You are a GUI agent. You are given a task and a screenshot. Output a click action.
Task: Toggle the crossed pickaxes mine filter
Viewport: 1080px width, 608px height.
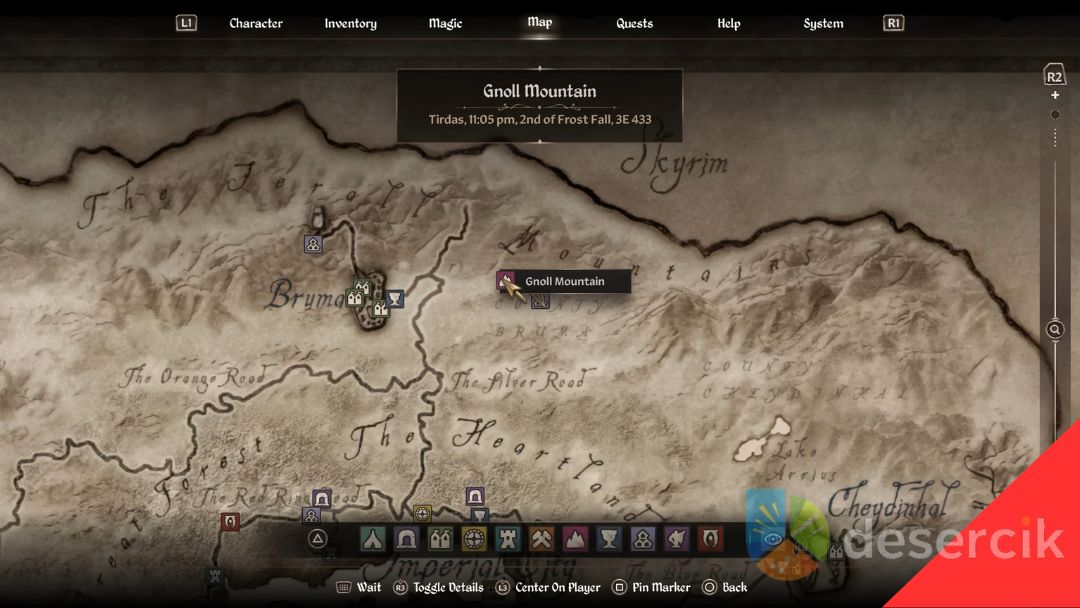click(x=542, y=539)
